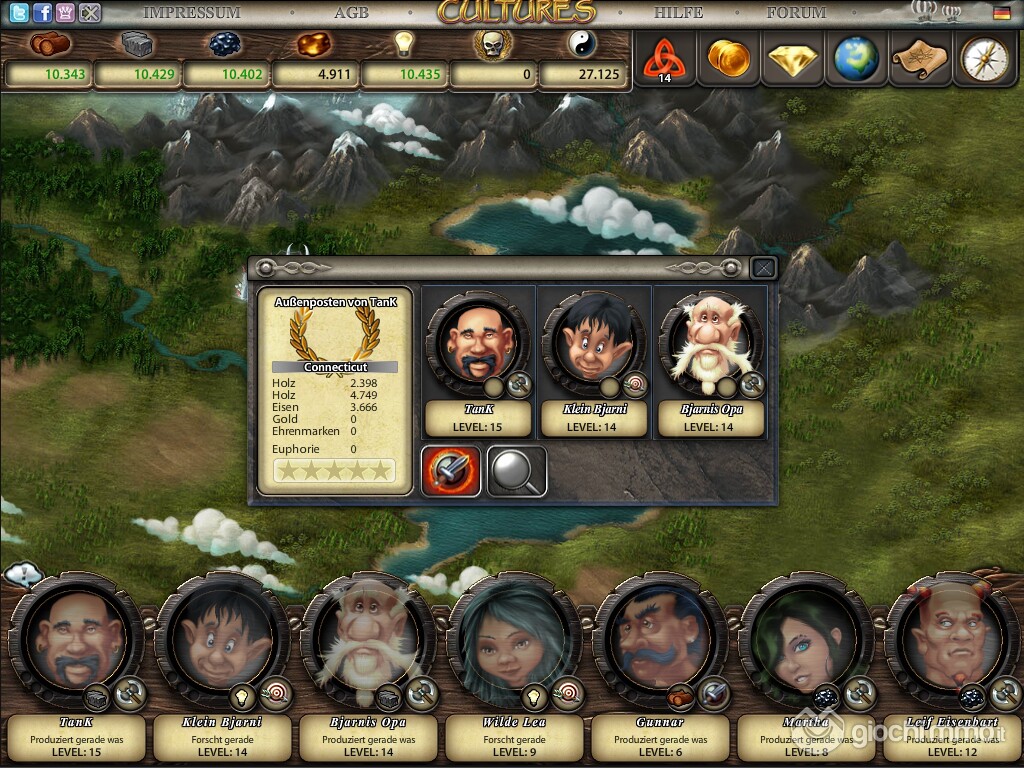This screenshot has width=1024, height=768.
Task: Click the Twitter icon
Action: pos(16,13)
